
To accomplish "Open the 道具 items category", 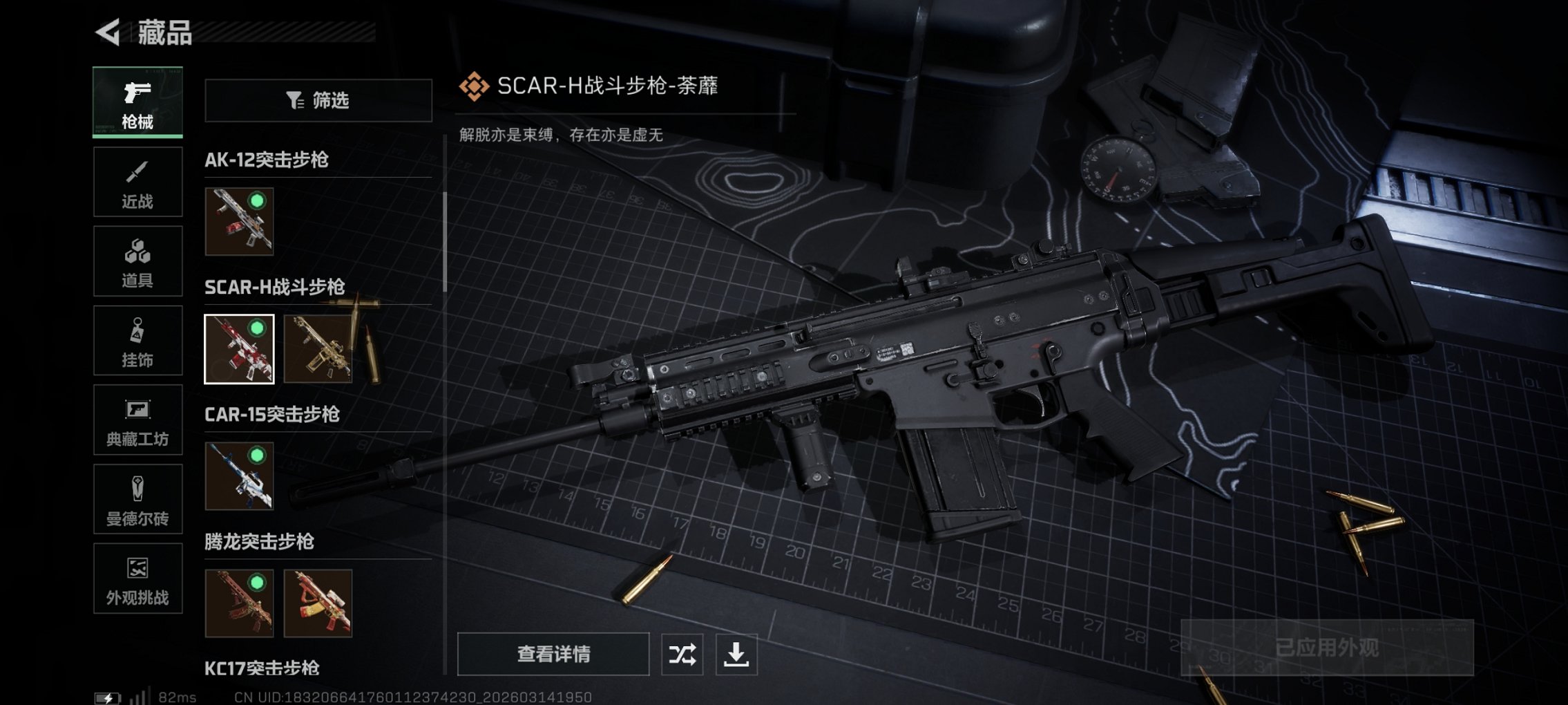I will tap(137, 261).
